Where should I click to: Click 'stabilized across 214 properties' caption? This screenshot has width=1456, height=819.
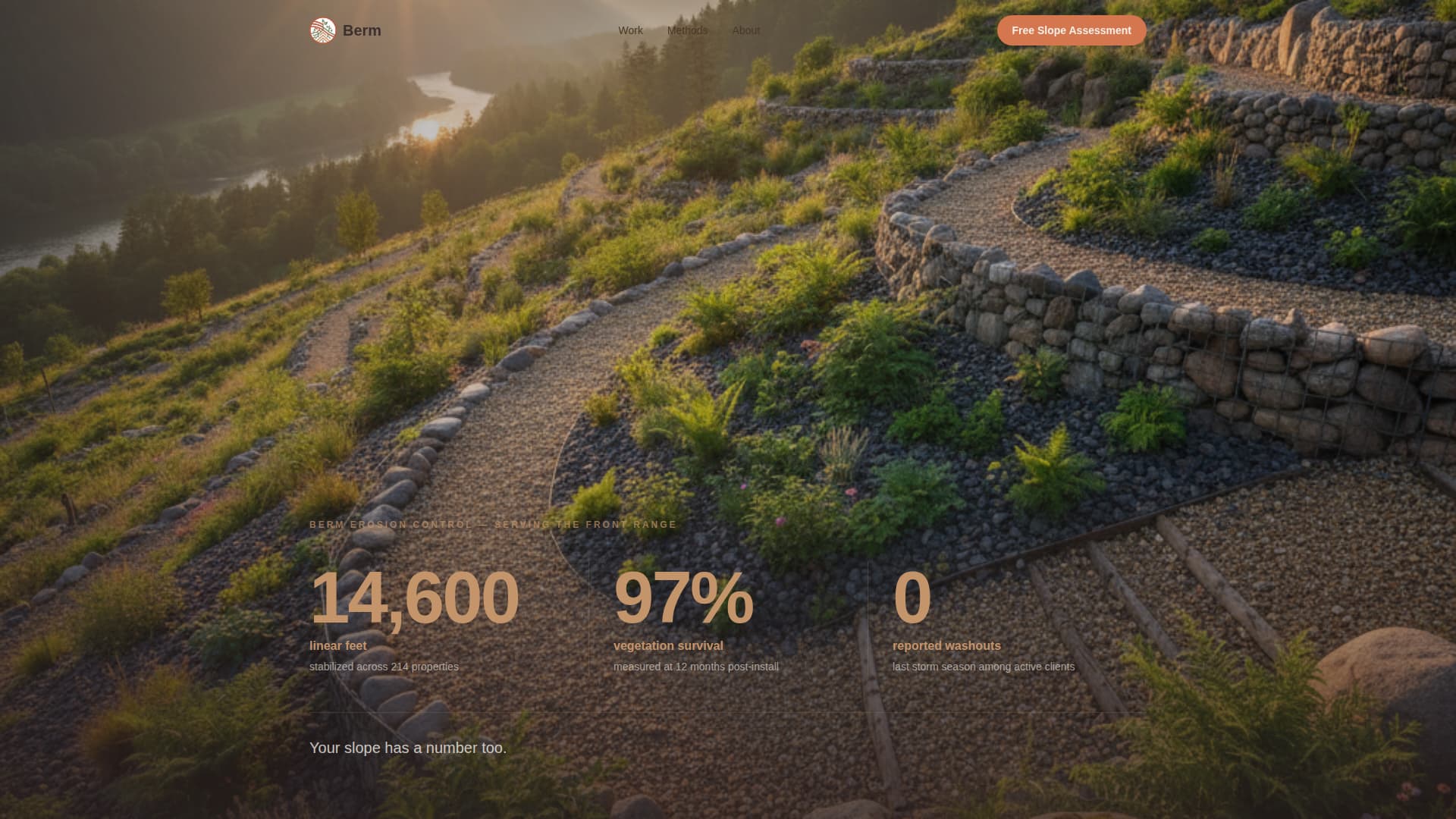pyautogui.click(x=383, y=667)
